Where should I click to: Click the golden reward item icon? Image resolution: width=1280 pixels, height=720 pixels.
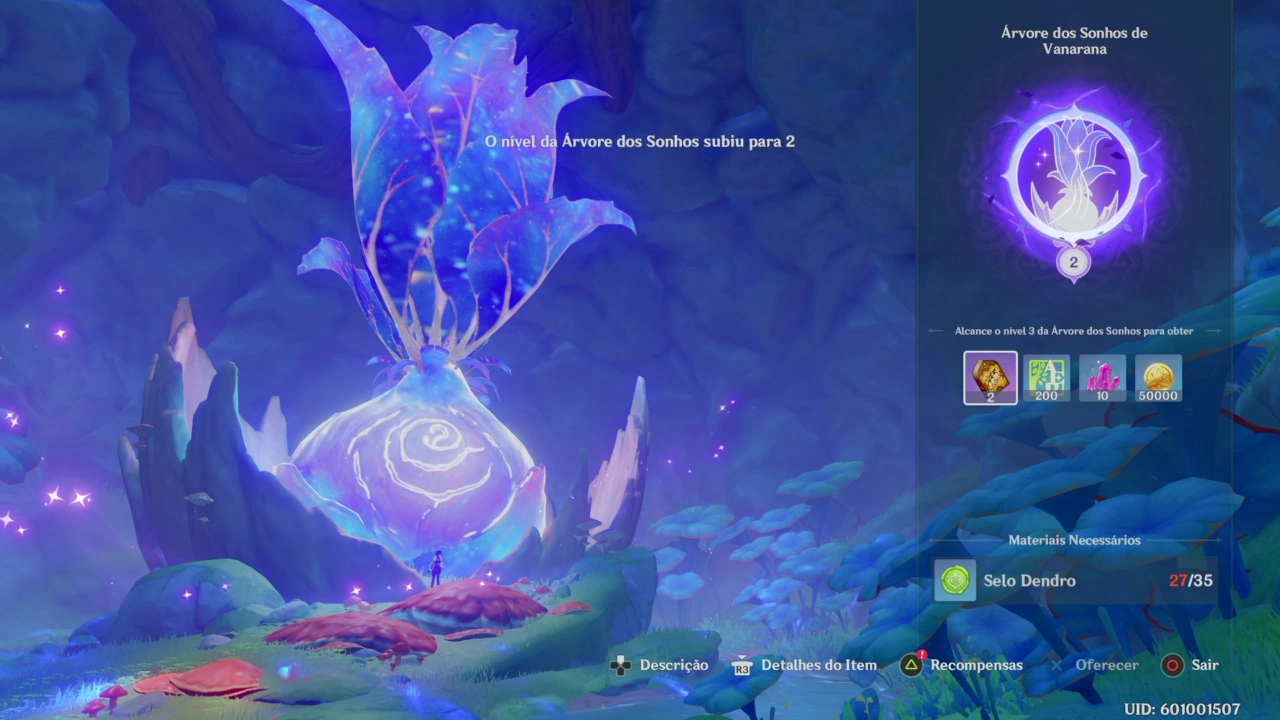990,377
